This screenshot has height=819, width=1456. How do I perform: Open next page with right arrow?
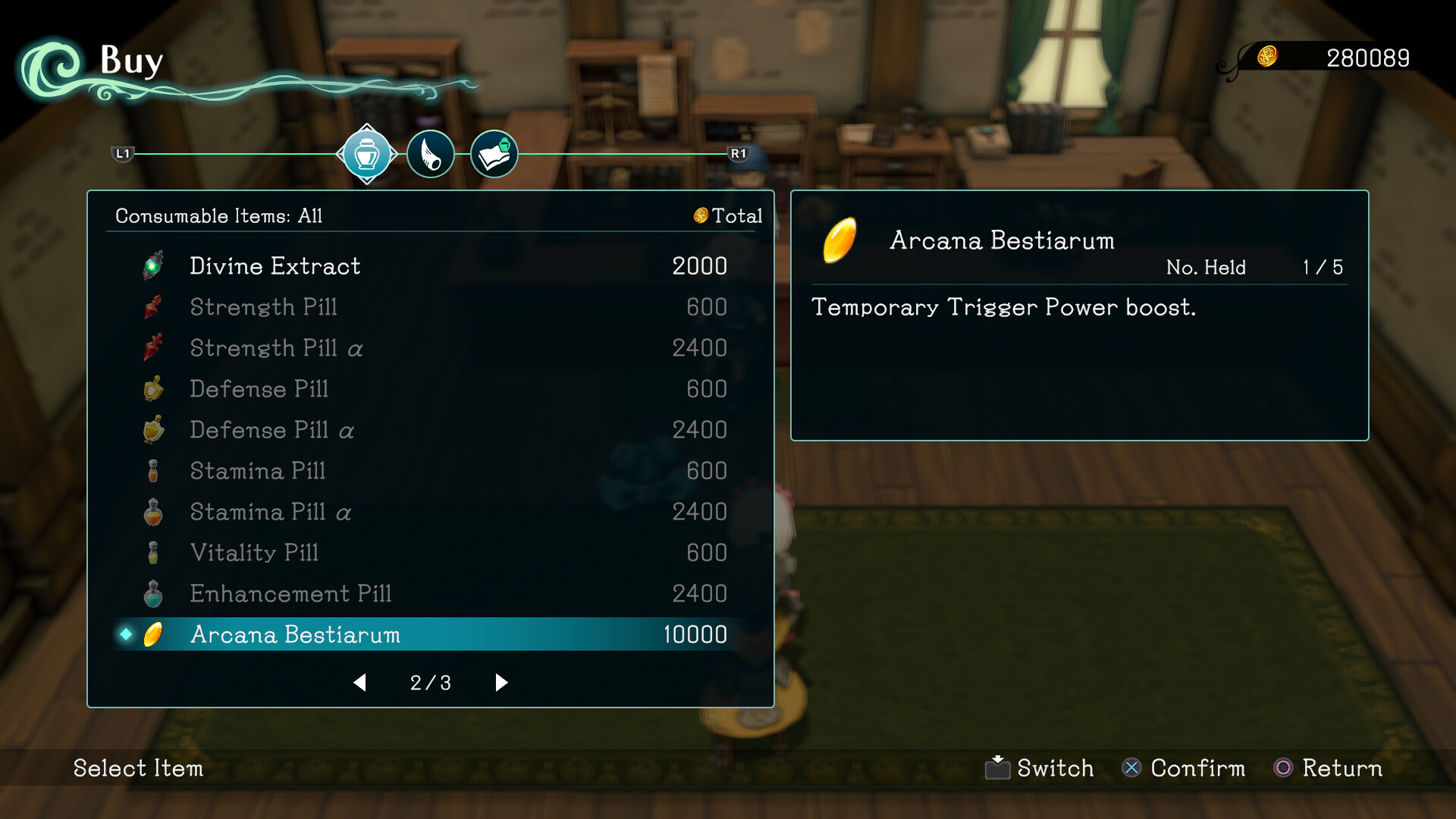pyautogui.click(x=500, y=682)
